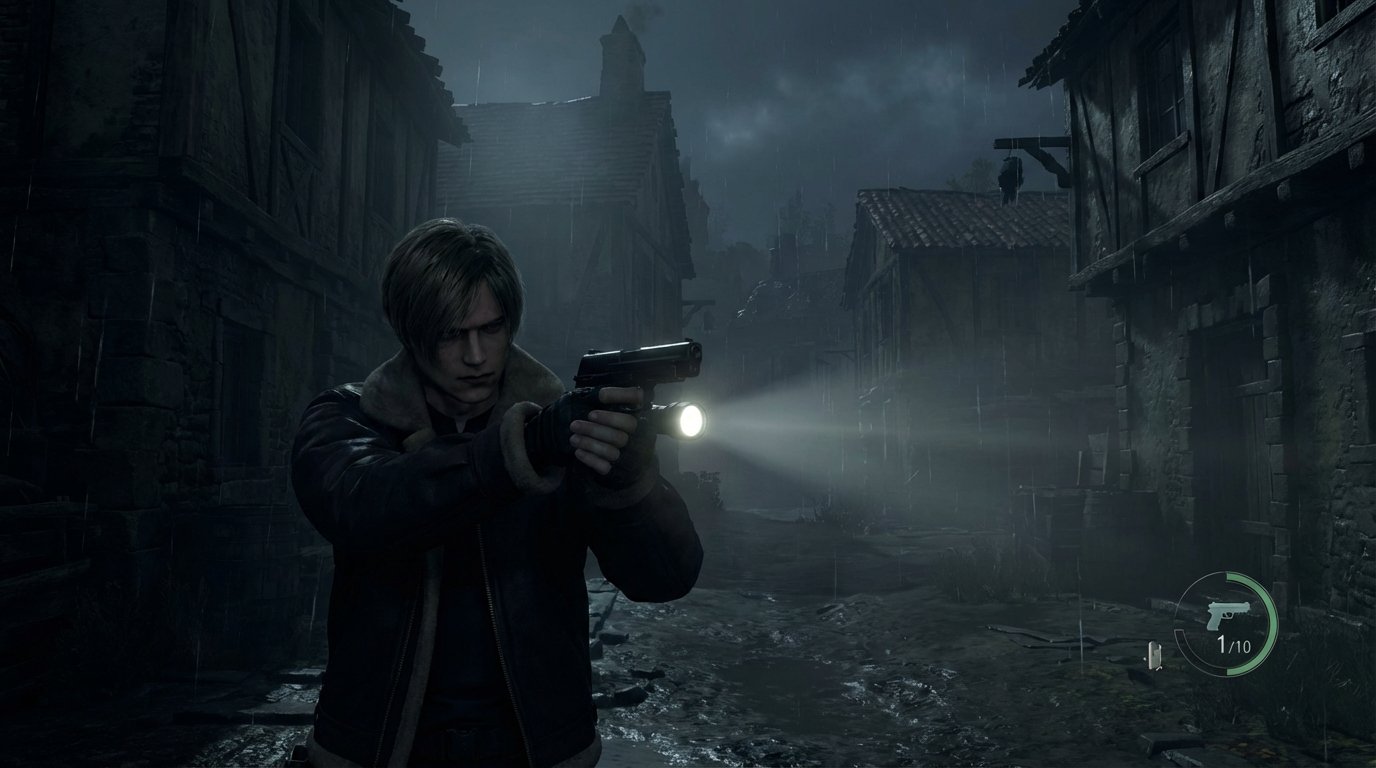Select the handgun icon in the ammo HUD
This screenshot has height=768, width=1376.
click(x=1226, y=612)
